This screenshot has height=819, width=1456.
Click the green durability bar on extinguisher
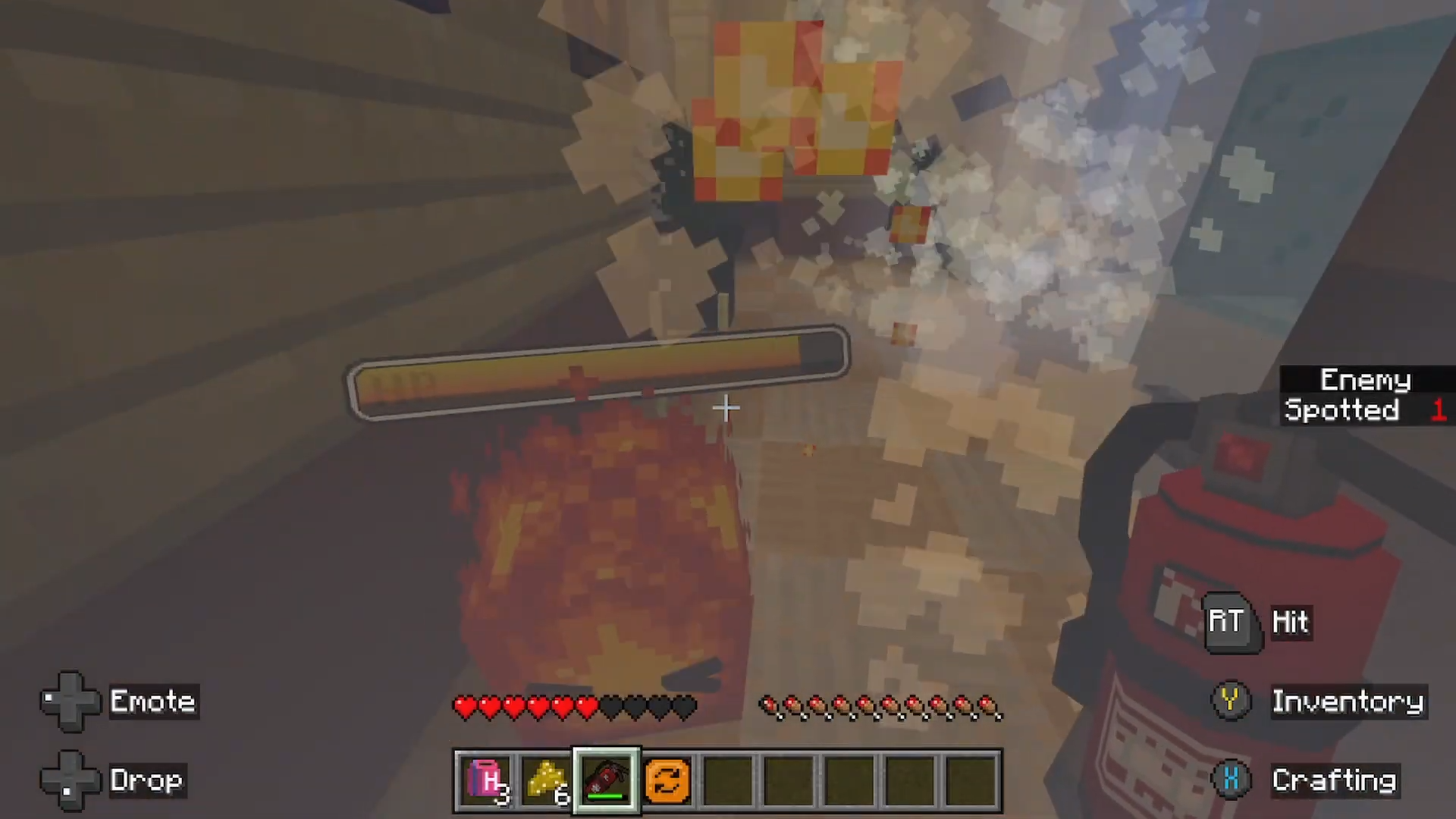coord(604,795)
